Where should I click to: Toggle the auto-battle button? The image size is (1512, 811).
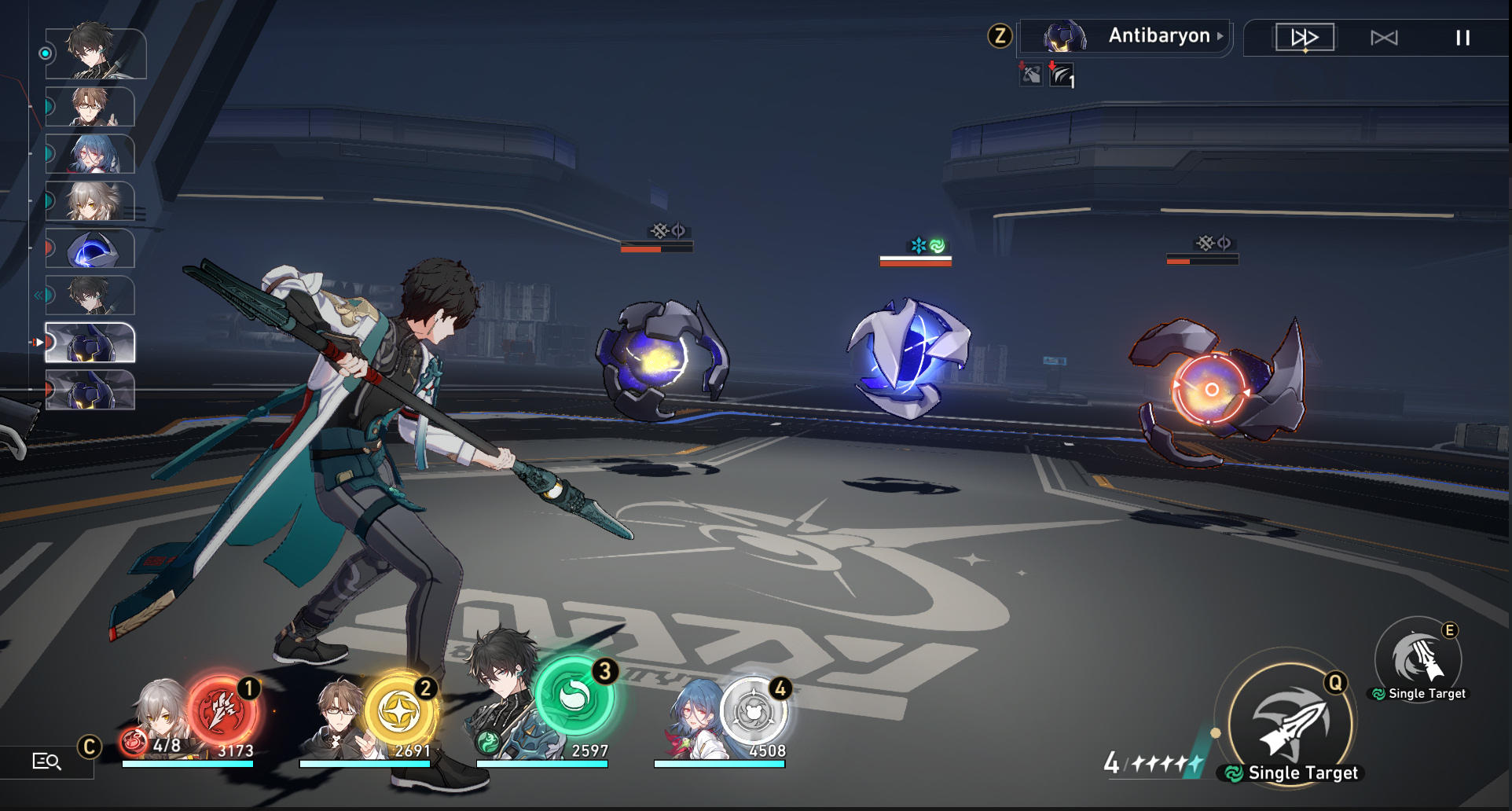point(1384,38)
